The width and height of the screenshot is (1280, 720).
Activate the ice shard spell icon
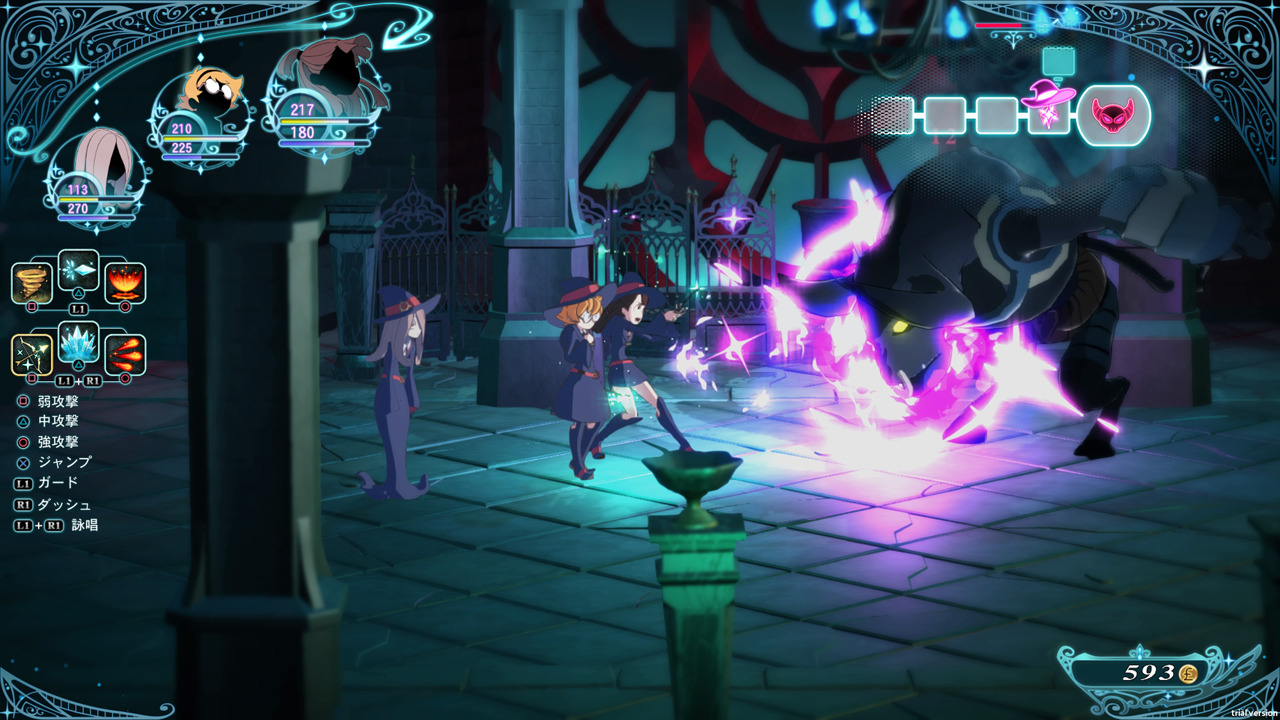tap(78, 269)
